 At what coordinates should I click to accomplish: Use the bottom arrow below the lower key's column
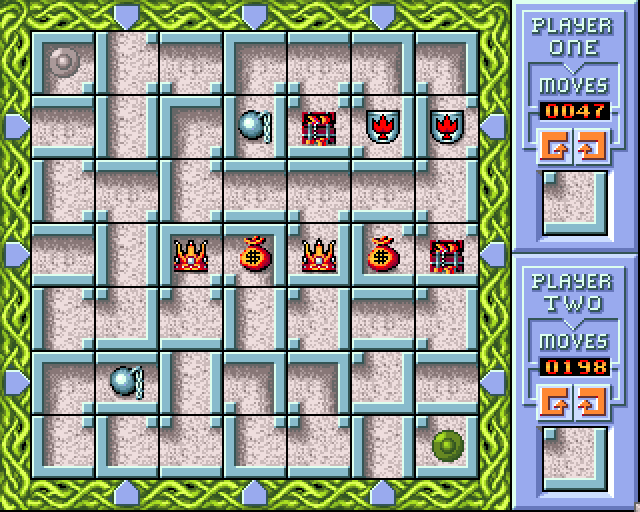click(127, 490)
